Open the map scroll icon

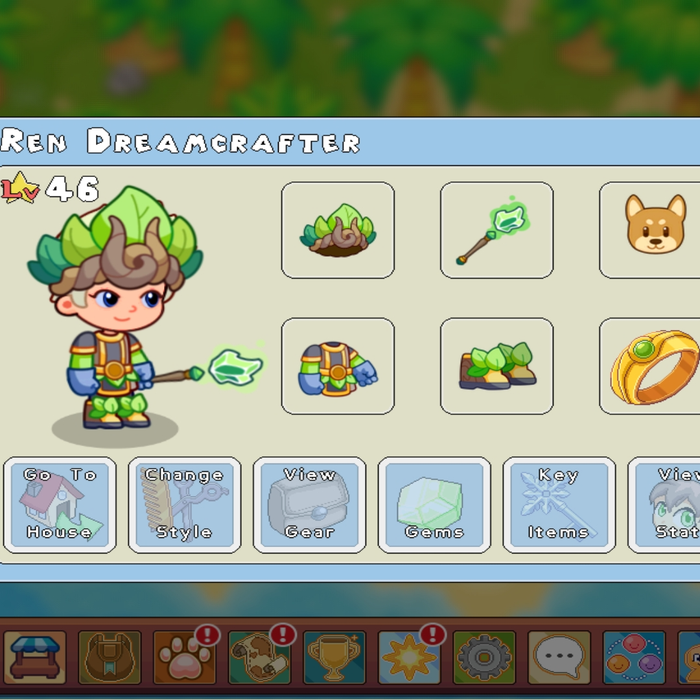260,657
